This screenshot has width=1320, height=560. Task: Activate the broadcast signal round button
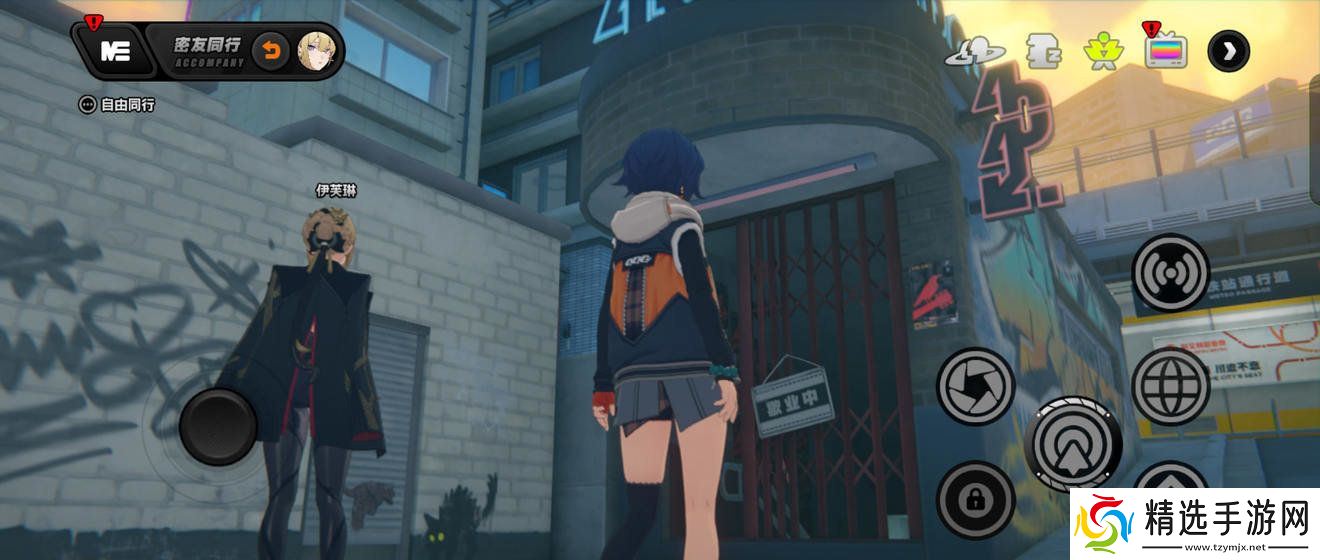(1170, 272)
